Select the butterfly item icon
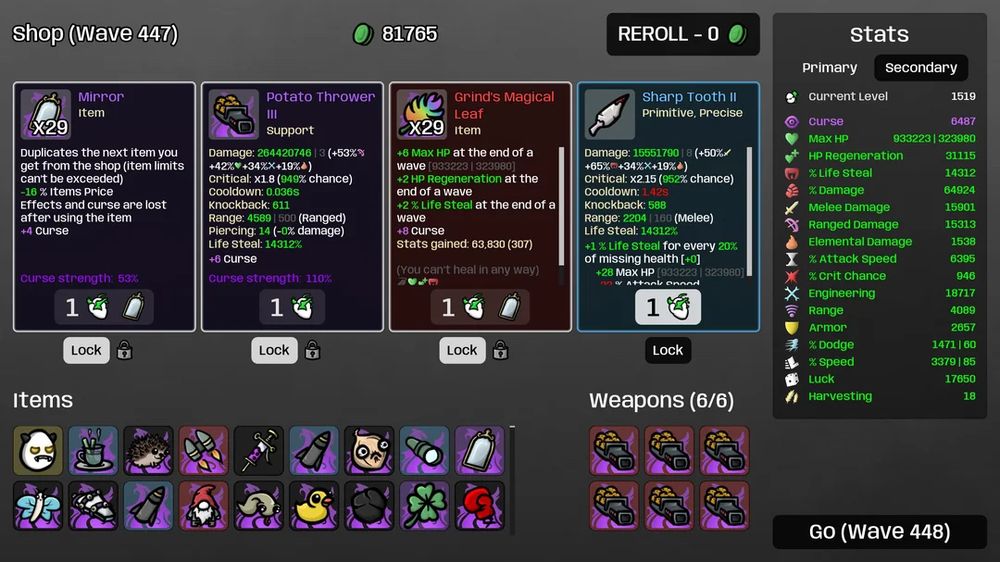 [38, 506]
